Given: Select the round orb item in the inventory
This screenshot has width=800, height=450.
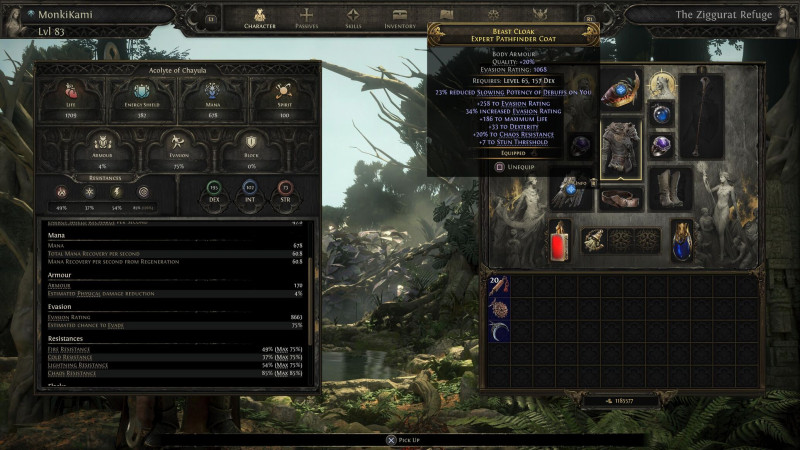Looking at the screenshot, I should point(497,309).
